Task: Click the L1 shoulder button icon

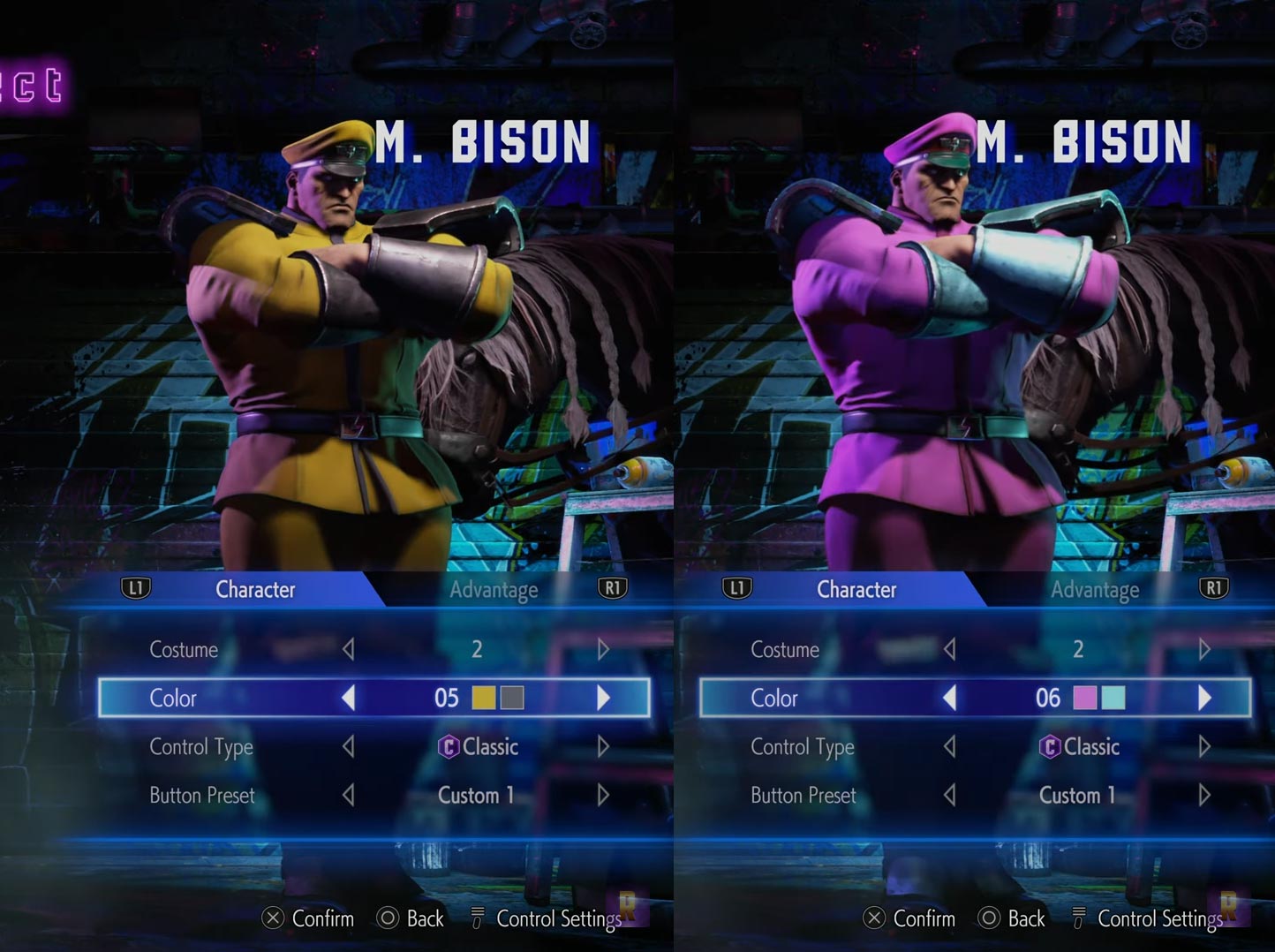Action: pyautogui.click(x=136, y=587)
